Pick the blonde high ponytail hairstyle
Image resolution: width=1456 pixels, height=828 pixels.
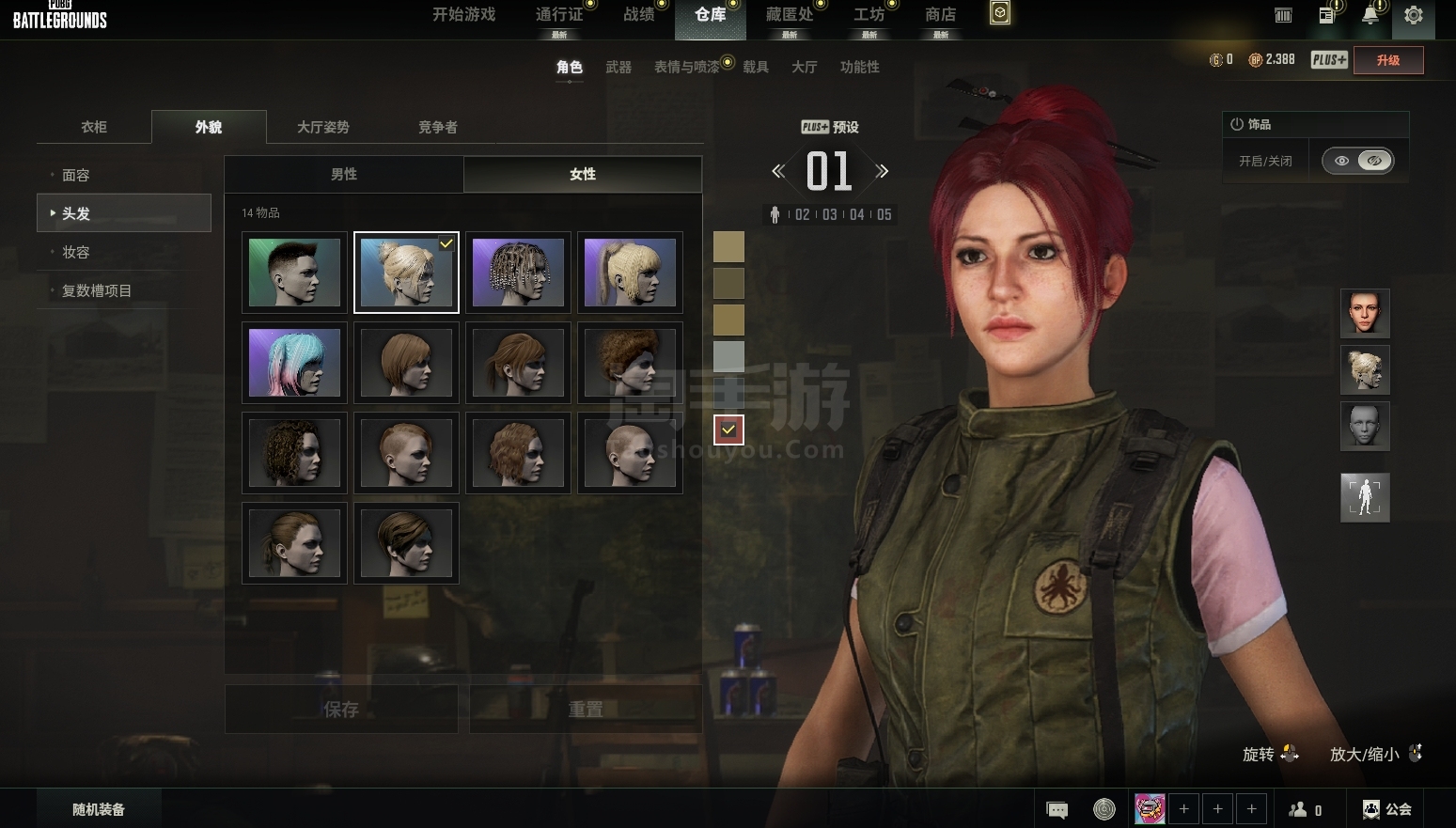(630, 273)
